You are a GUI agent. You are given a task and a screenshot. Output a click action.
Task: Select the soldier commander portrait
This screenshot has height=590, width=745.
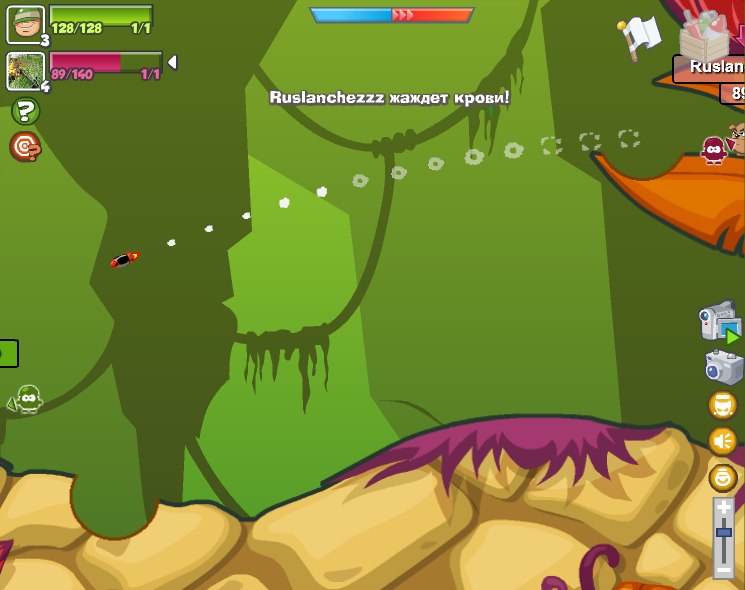coord(25,24)
